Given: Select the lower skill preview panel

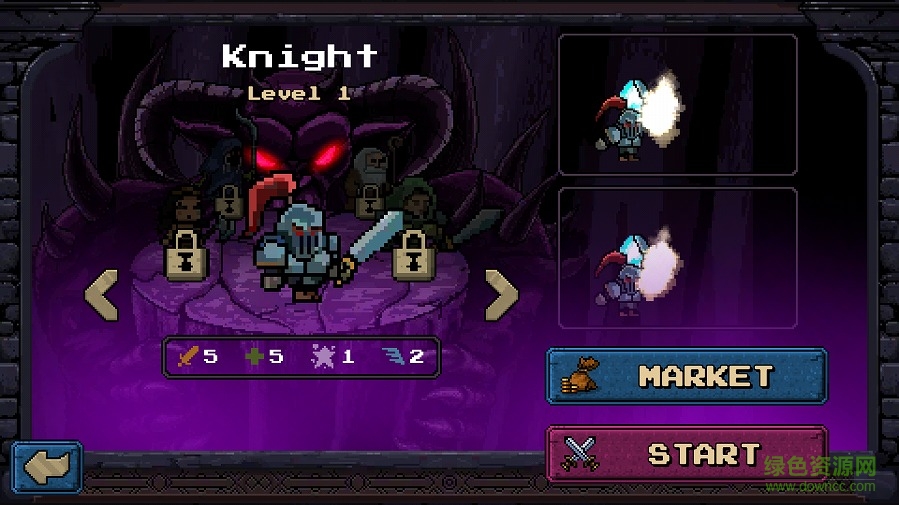Looking at the screenshot, I should tap(677, 257).
